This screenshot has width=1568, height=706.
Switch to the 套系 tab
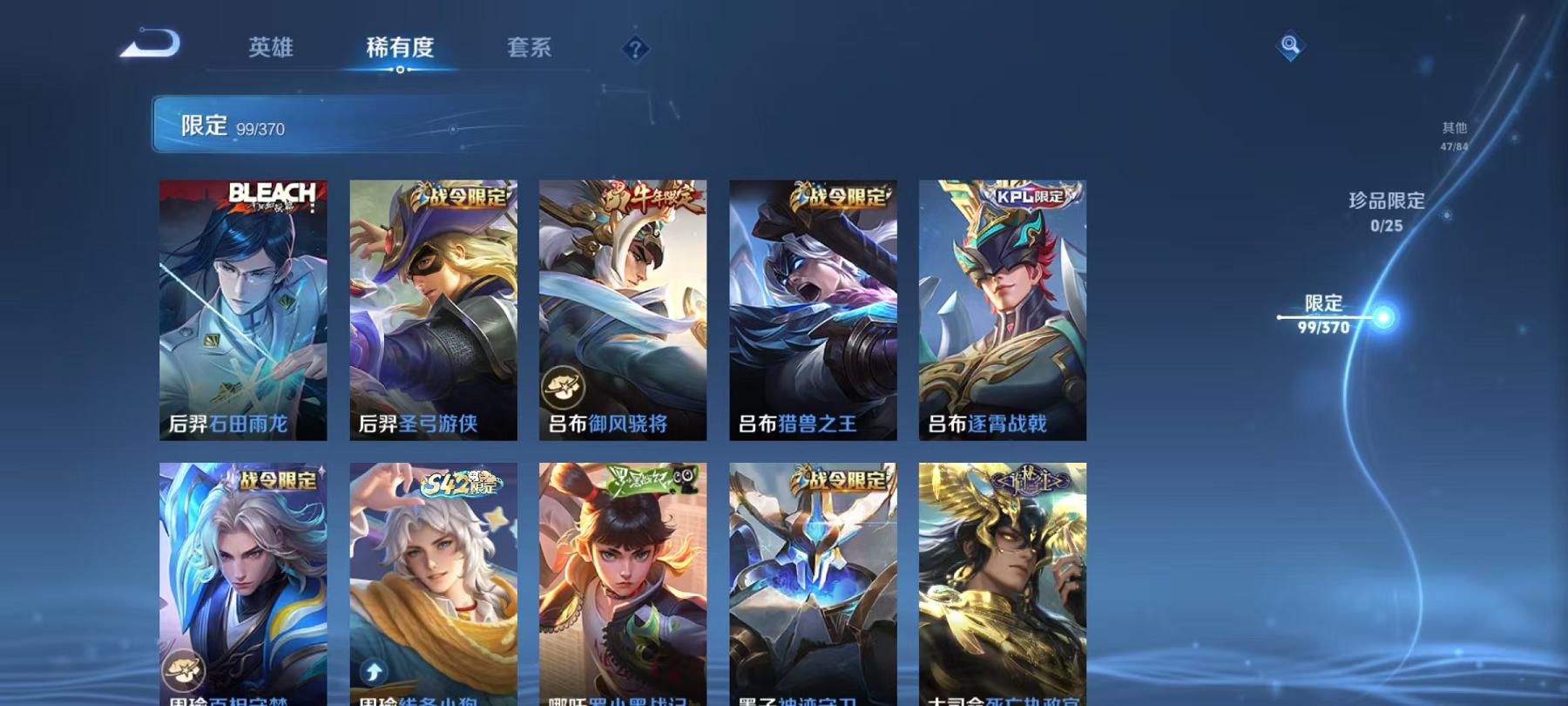click(x=529, y=50)
